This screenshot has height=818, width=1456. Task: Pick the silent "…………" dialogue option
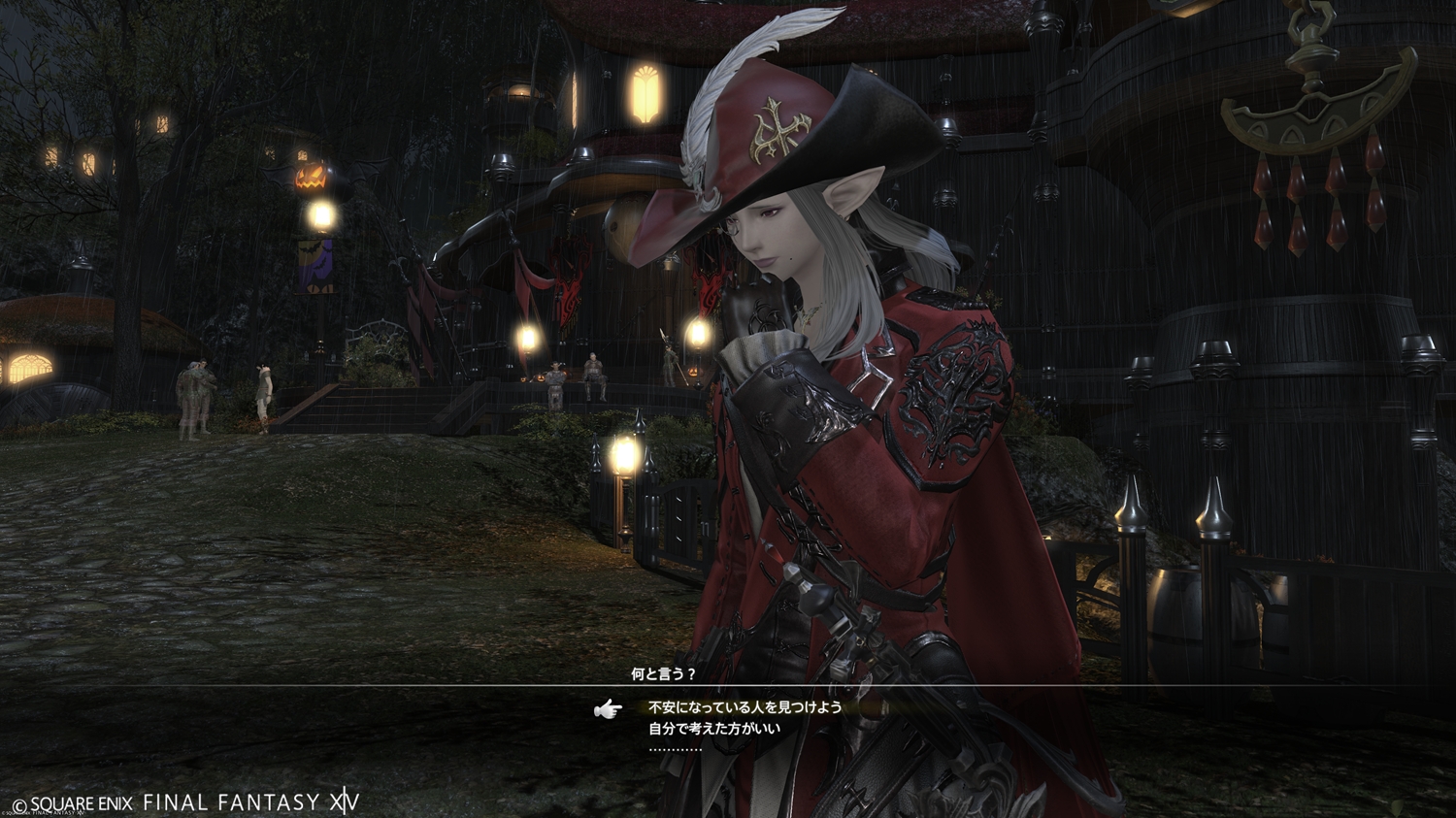point(675,749)
